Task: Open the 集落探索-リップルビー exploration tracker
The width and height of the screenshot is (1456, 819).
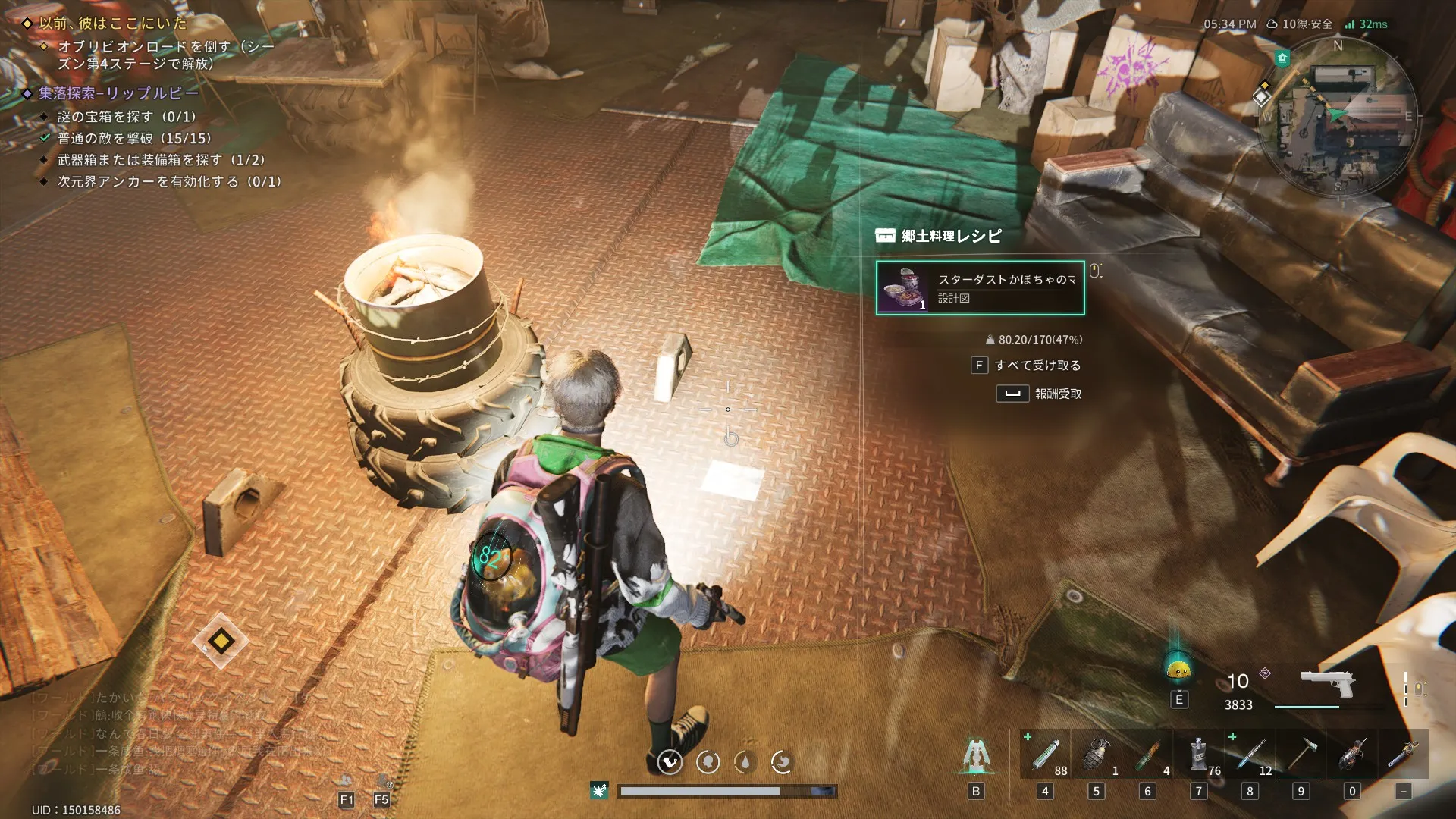Action: (118, 93)
